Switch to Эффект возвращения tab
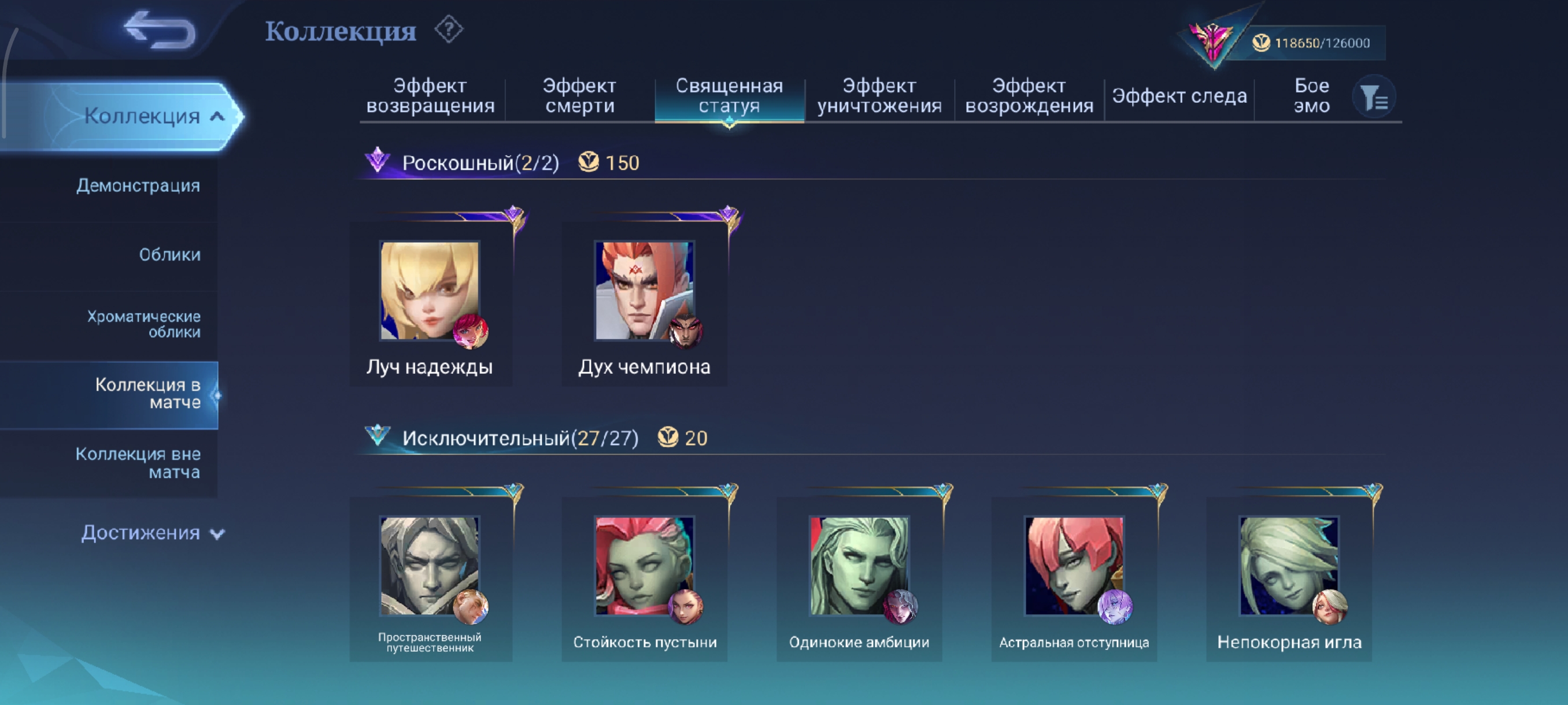 tap(430, 96)
